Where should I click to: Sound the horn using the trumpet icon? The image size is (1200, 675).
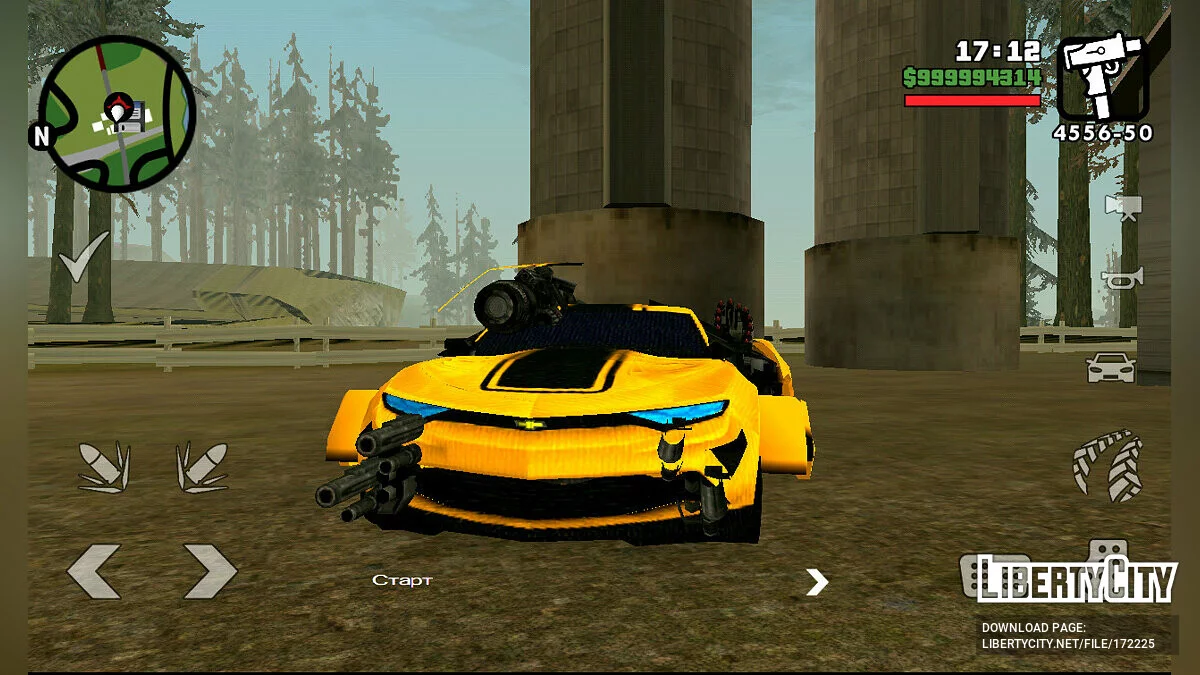(x=1122, y=279)
